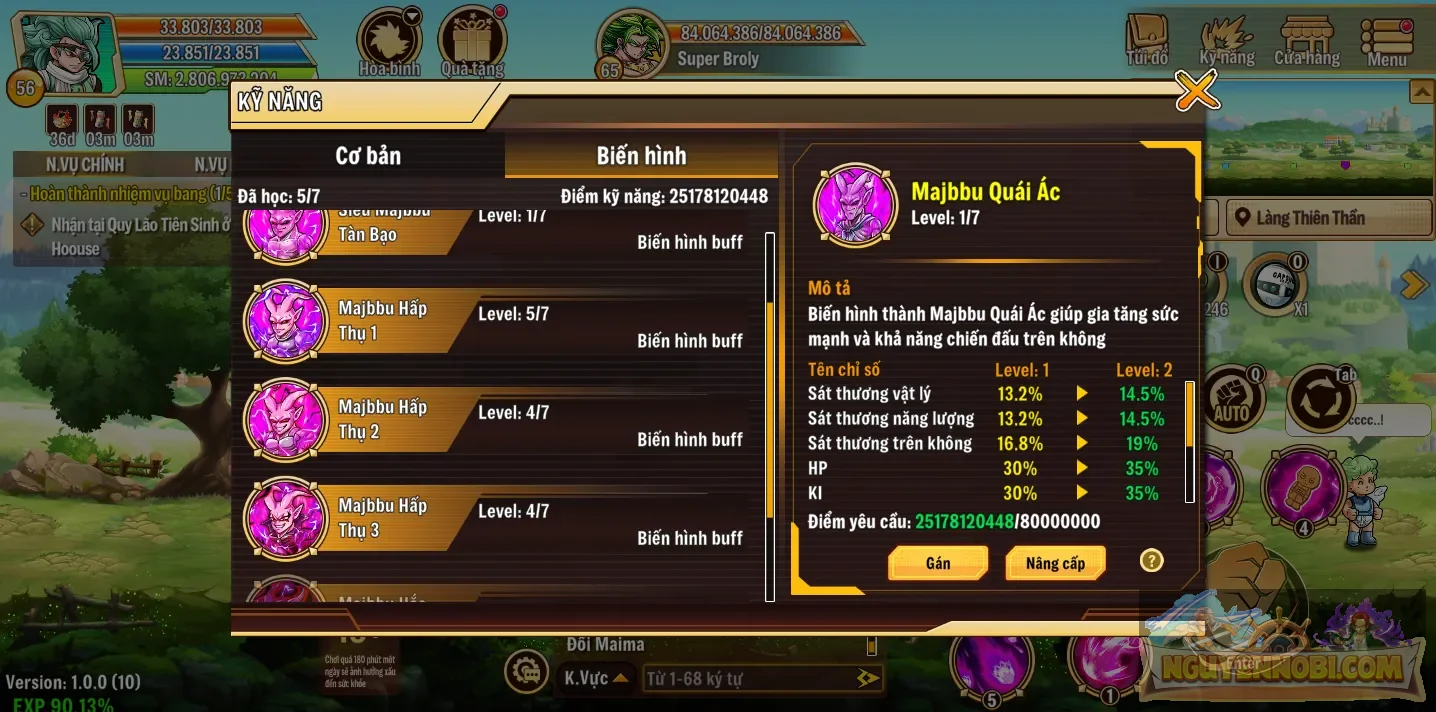Viewport: 1436px width, 712px height.
Task: Click the Làng Thiên Thần location label
Action: (x=1310, y=218)
